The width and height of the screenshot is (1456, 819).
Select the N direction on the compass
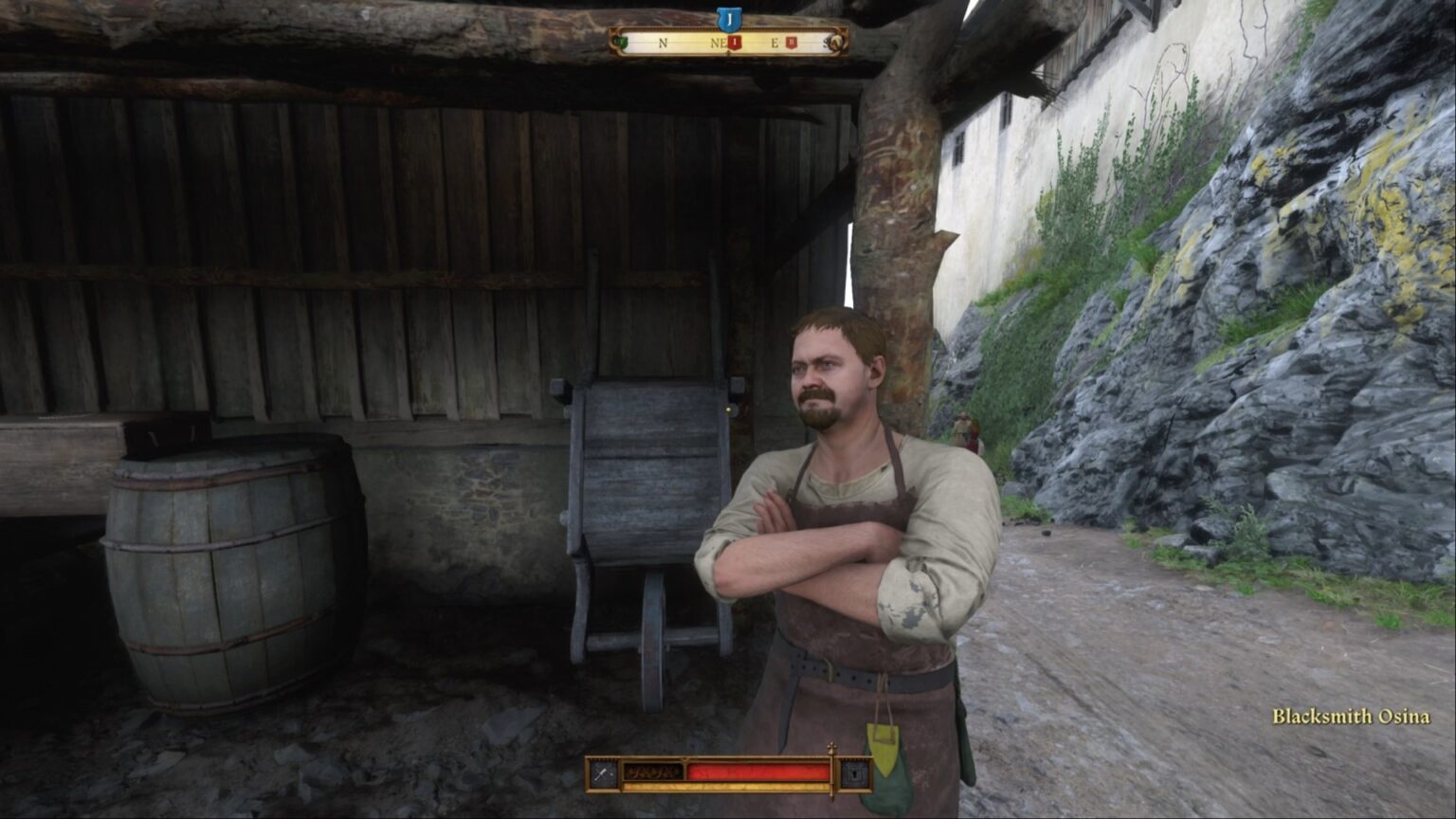point(664,44)
